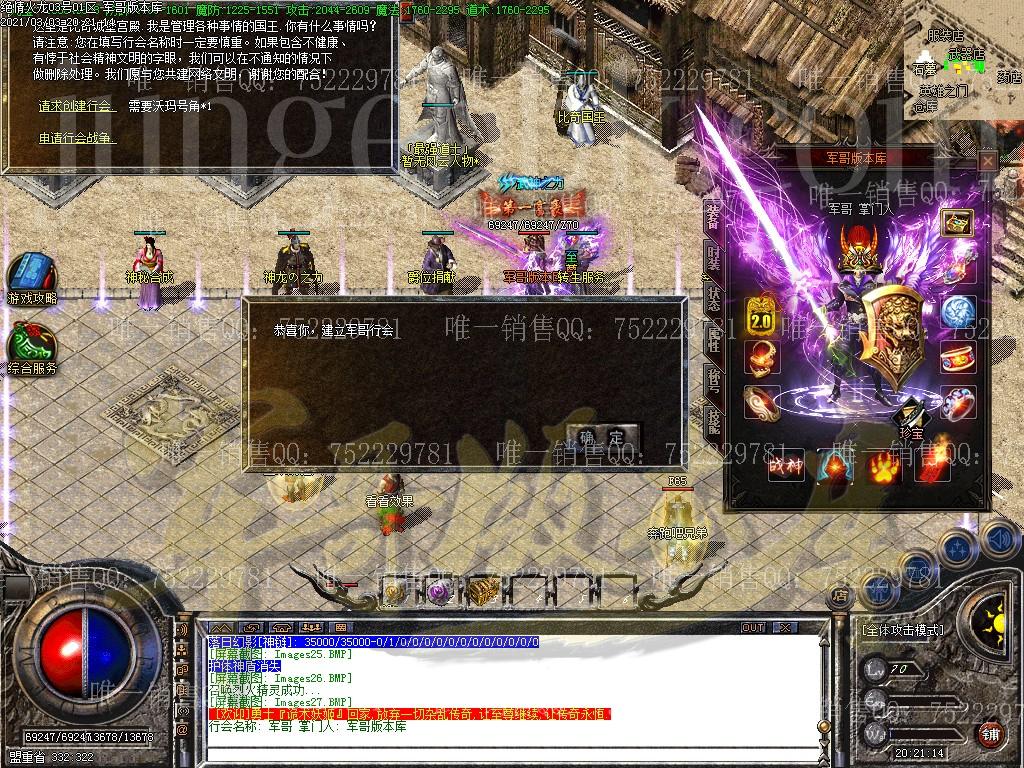1024x768 pixels.
Task: Open the 游戏攻略 game guide icon
Action: (x=32, y=275)
